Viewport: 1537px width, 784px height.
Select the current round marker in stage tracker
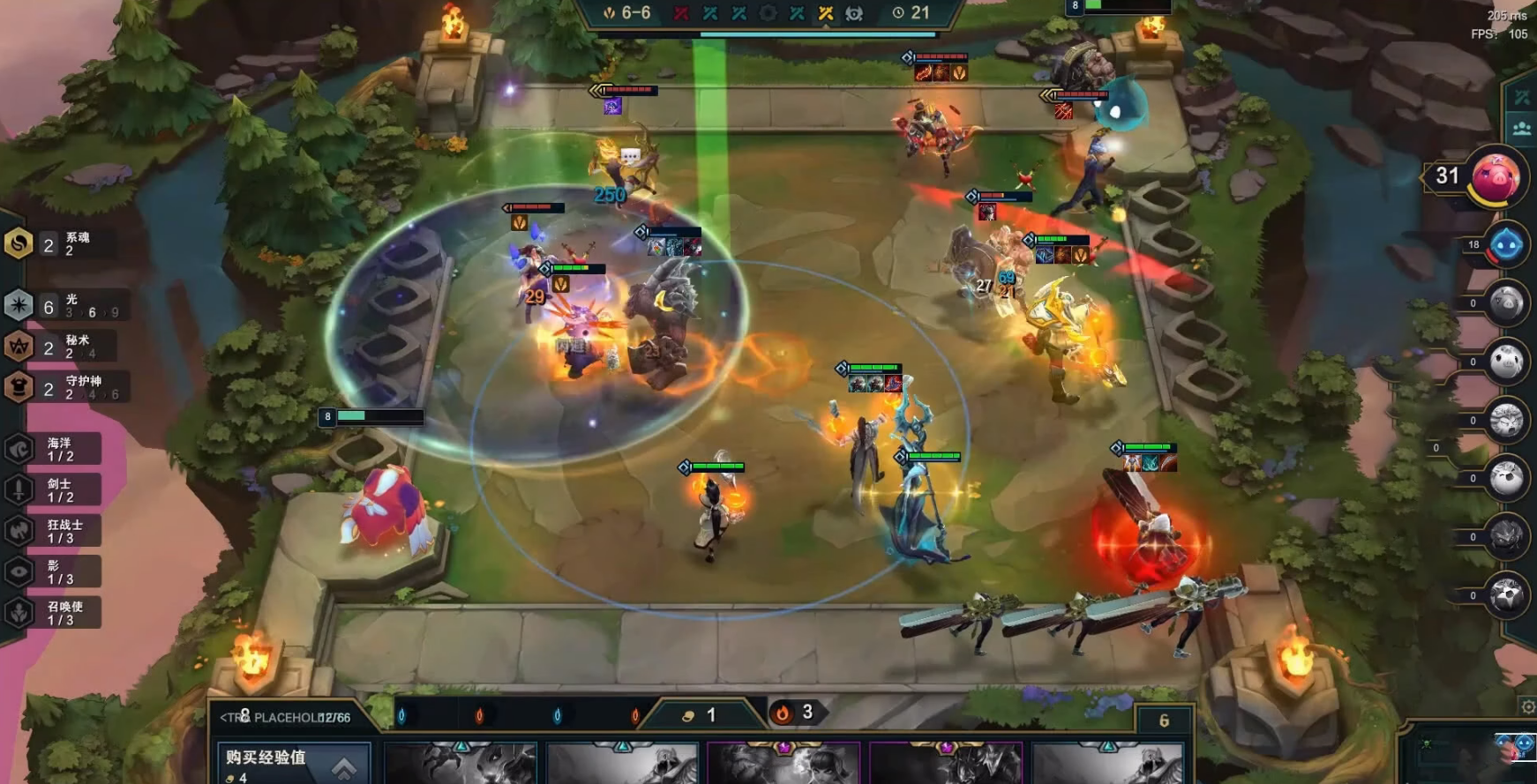click(826, 13)
